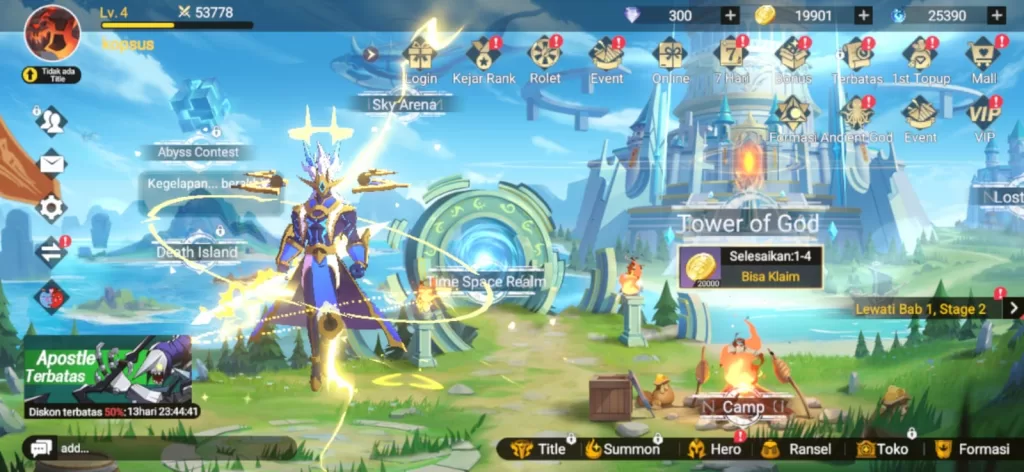Add diamonds with the plus button
The width and height of the screenshot is (1024, 472).
click(730, 15)
